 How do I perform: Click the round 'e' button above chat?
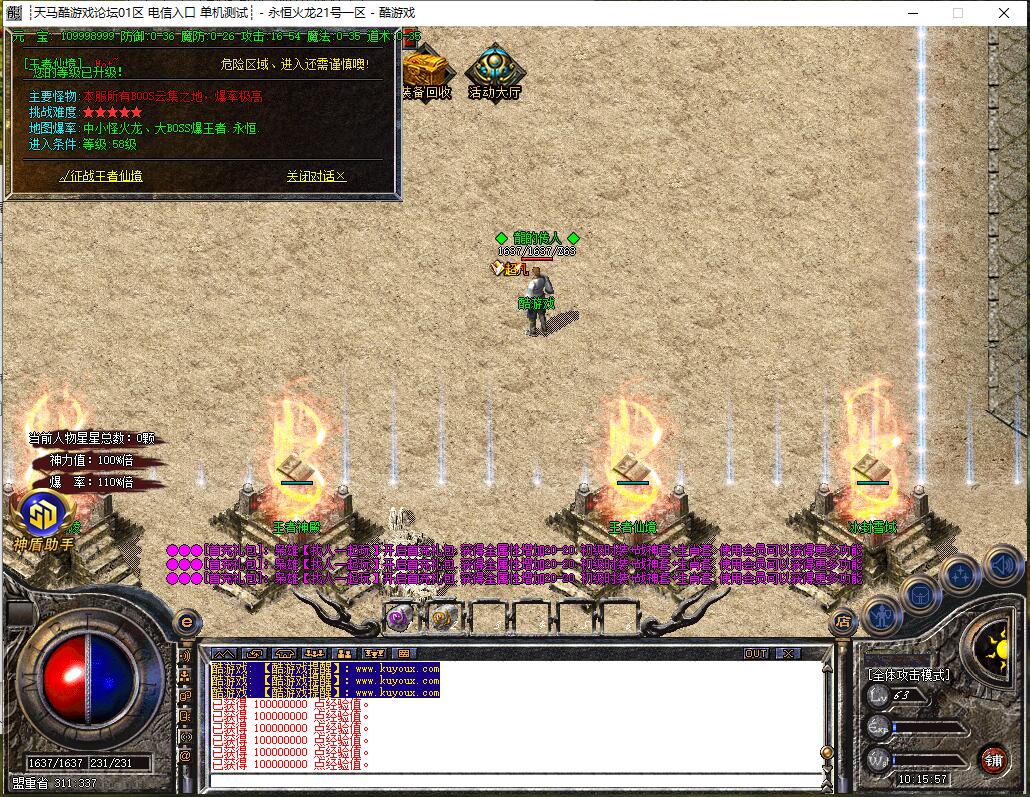click(x=185, y=621)
